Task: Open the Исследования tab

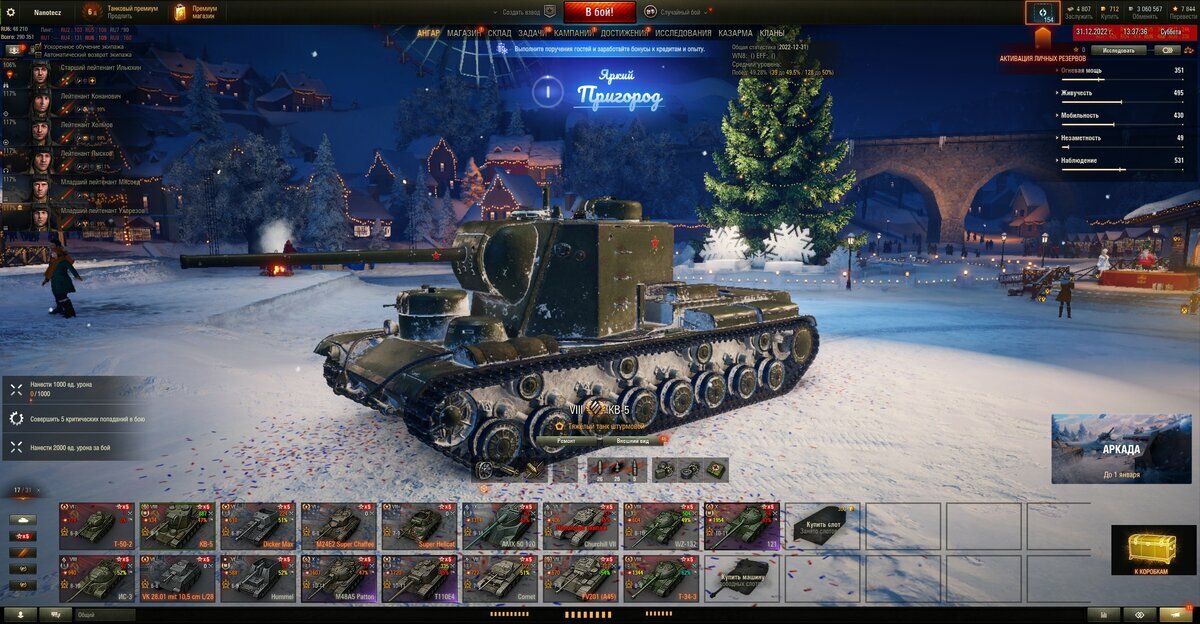Action: click(684, 33)
